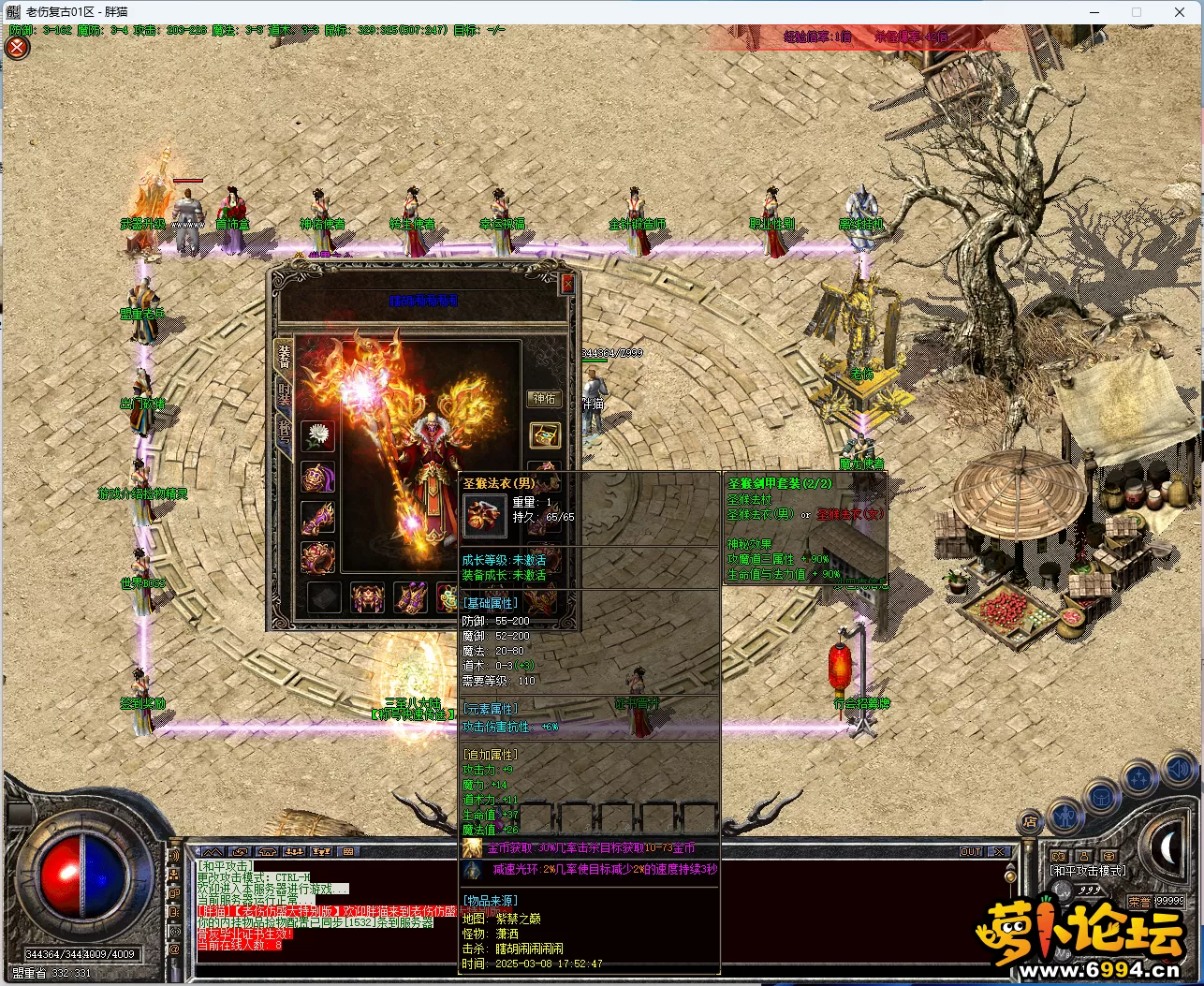This screenshot has width=1204, height=986.
Task: Click the 荣誉 honor button
Action: [x=1139, y=902]
